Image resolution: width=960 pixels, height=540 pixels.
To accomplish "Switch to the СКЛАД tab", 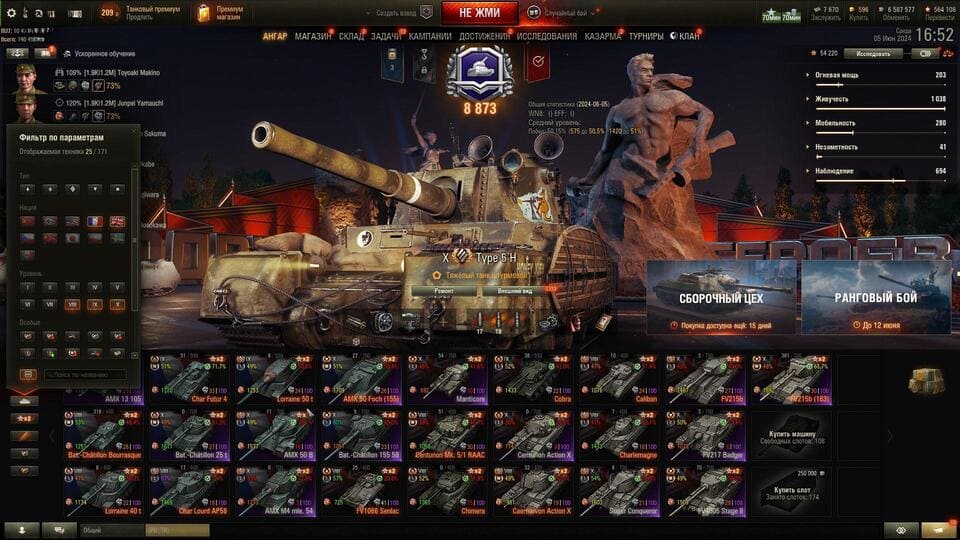I will coord(351,36).
